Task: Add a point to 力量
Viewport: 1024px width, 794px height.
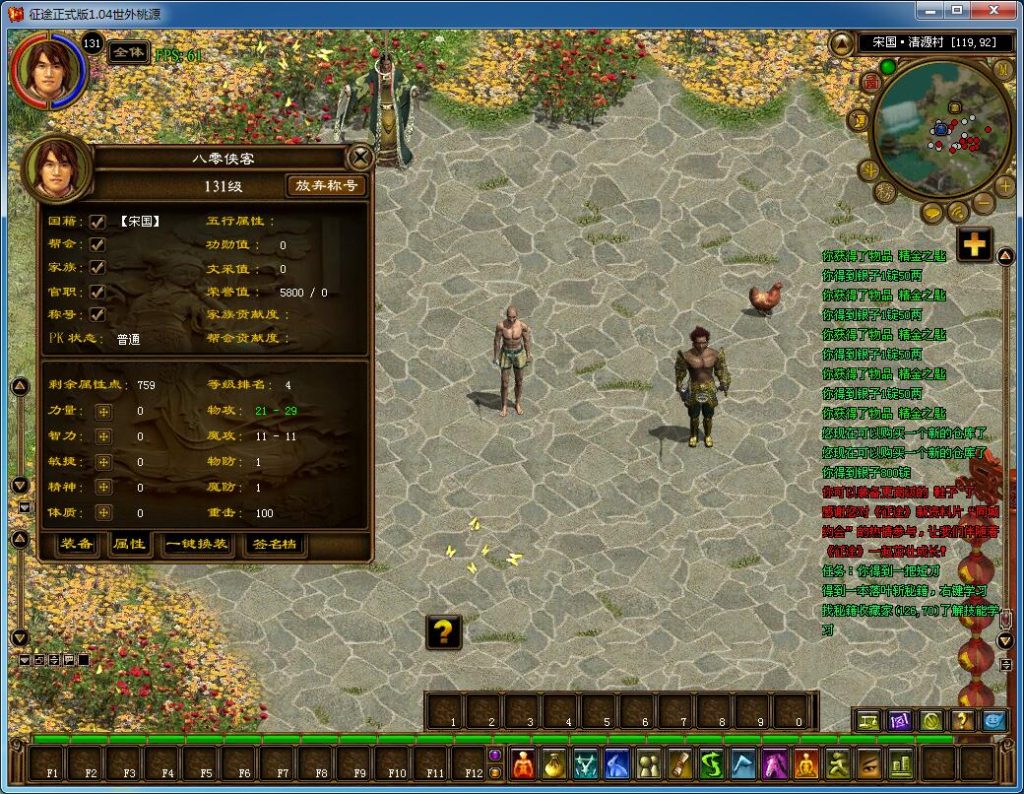Action: coord(103,411)
